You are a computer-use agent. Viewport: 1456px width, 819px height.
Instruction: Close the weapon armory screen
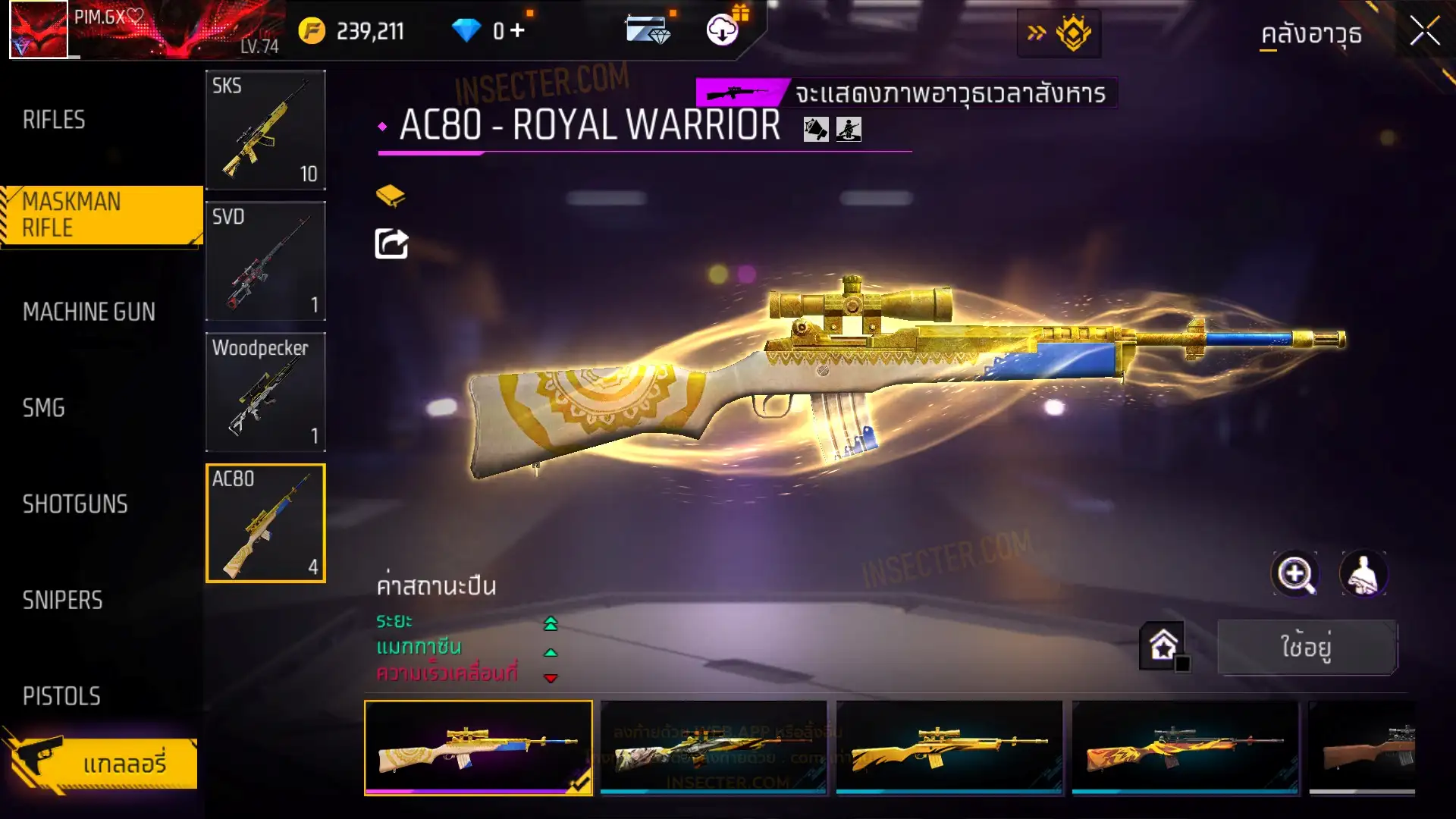point(1424,32)
